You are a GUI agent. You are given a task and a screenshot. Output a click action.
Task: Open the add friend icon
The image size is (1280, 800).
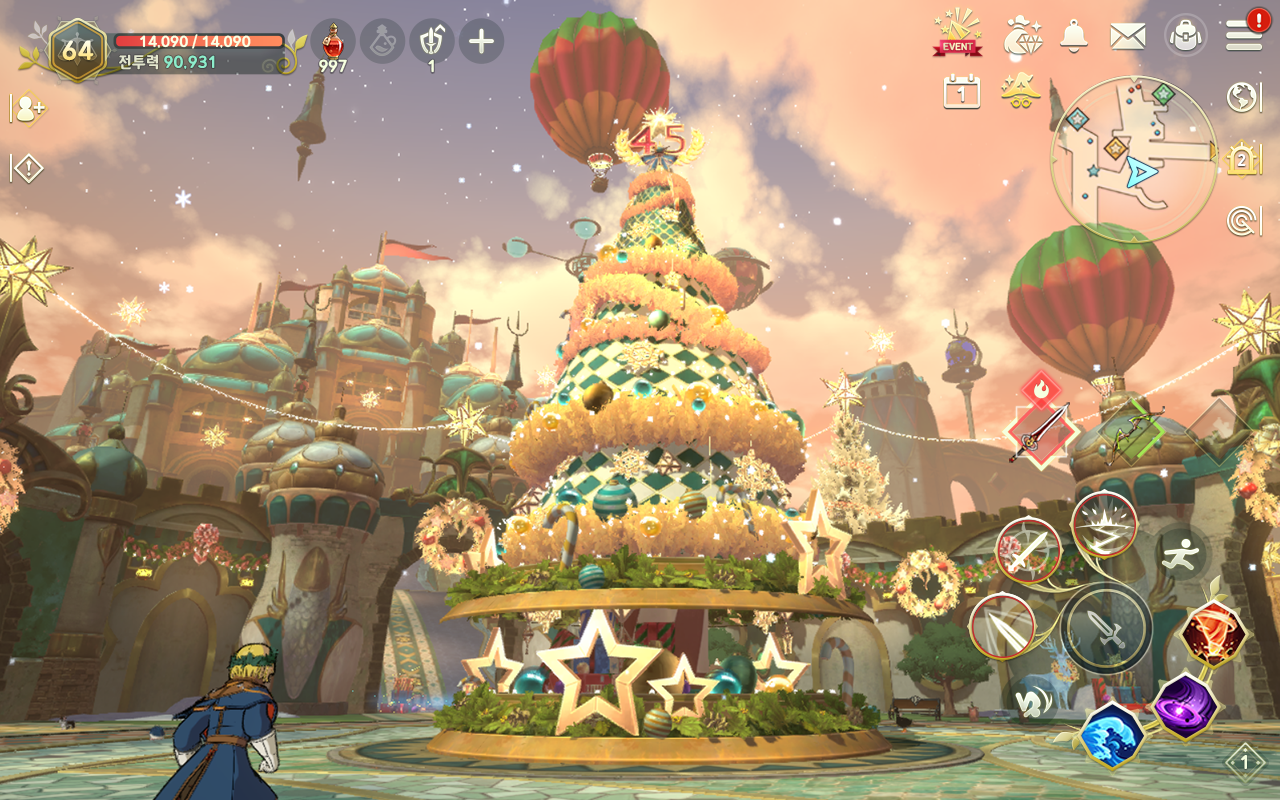tap(28, 109)
